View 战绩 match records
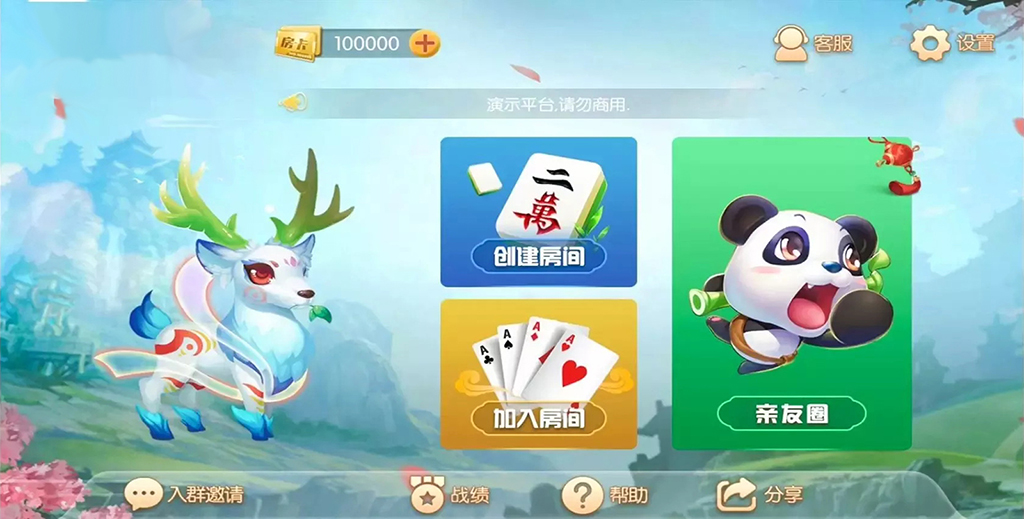1024x519 pixels. [450, 495]
